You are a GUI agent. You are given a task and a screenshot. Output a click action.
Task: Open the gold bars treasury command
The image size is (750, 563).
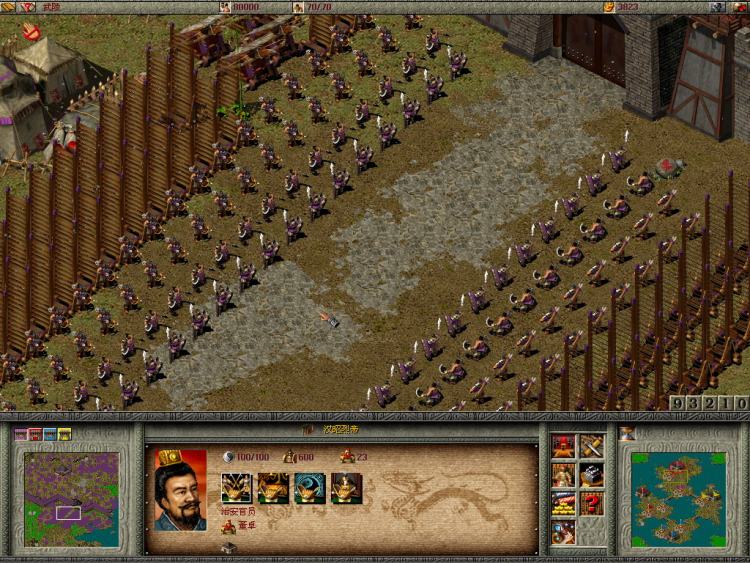coord(564,502)
